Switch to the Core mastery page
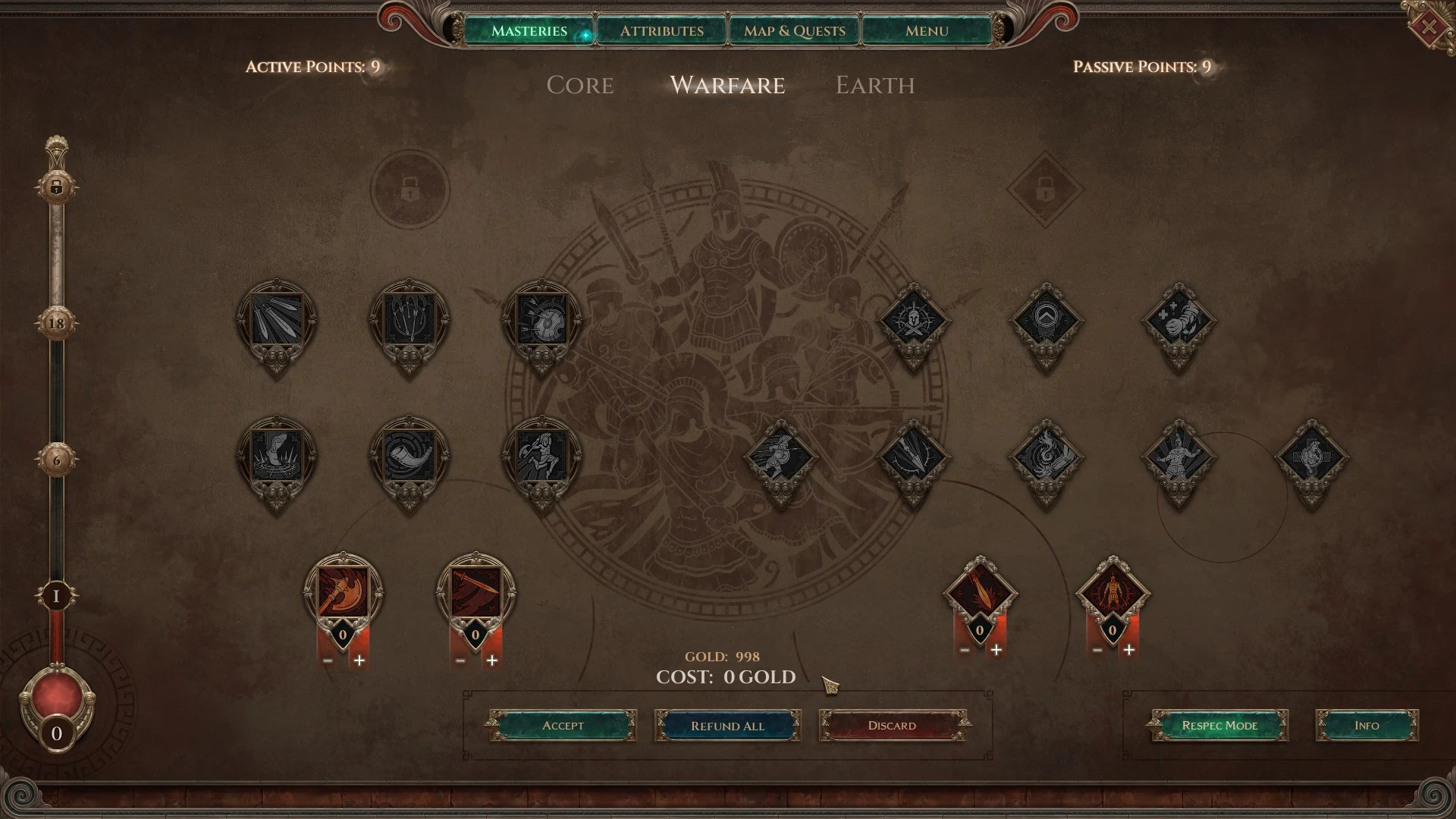This screenshot has width=1456, height=819. [x=579, y=85]
